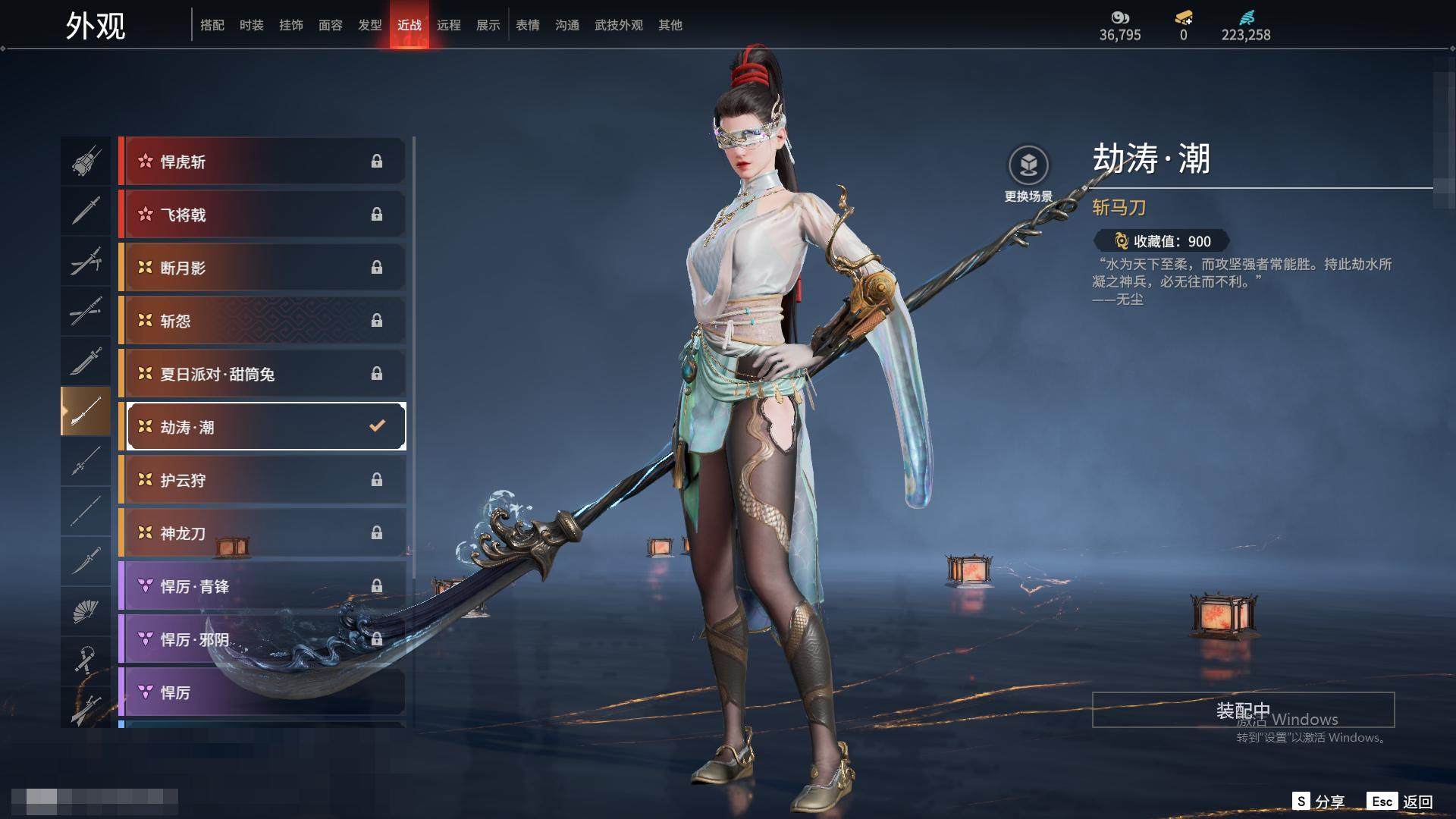Click the gold ingot add-currency icon
The height and width of the screenshot is (819, 1456).
pos(1183,17)
